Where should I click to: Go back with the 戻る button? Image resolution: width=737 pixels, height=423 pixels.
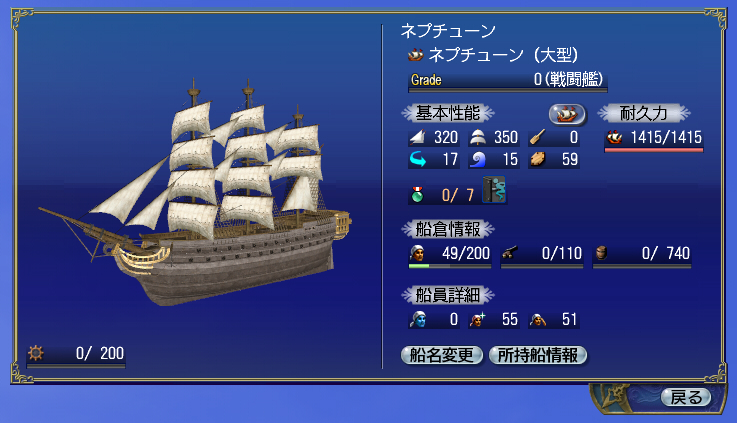[686, 397]
